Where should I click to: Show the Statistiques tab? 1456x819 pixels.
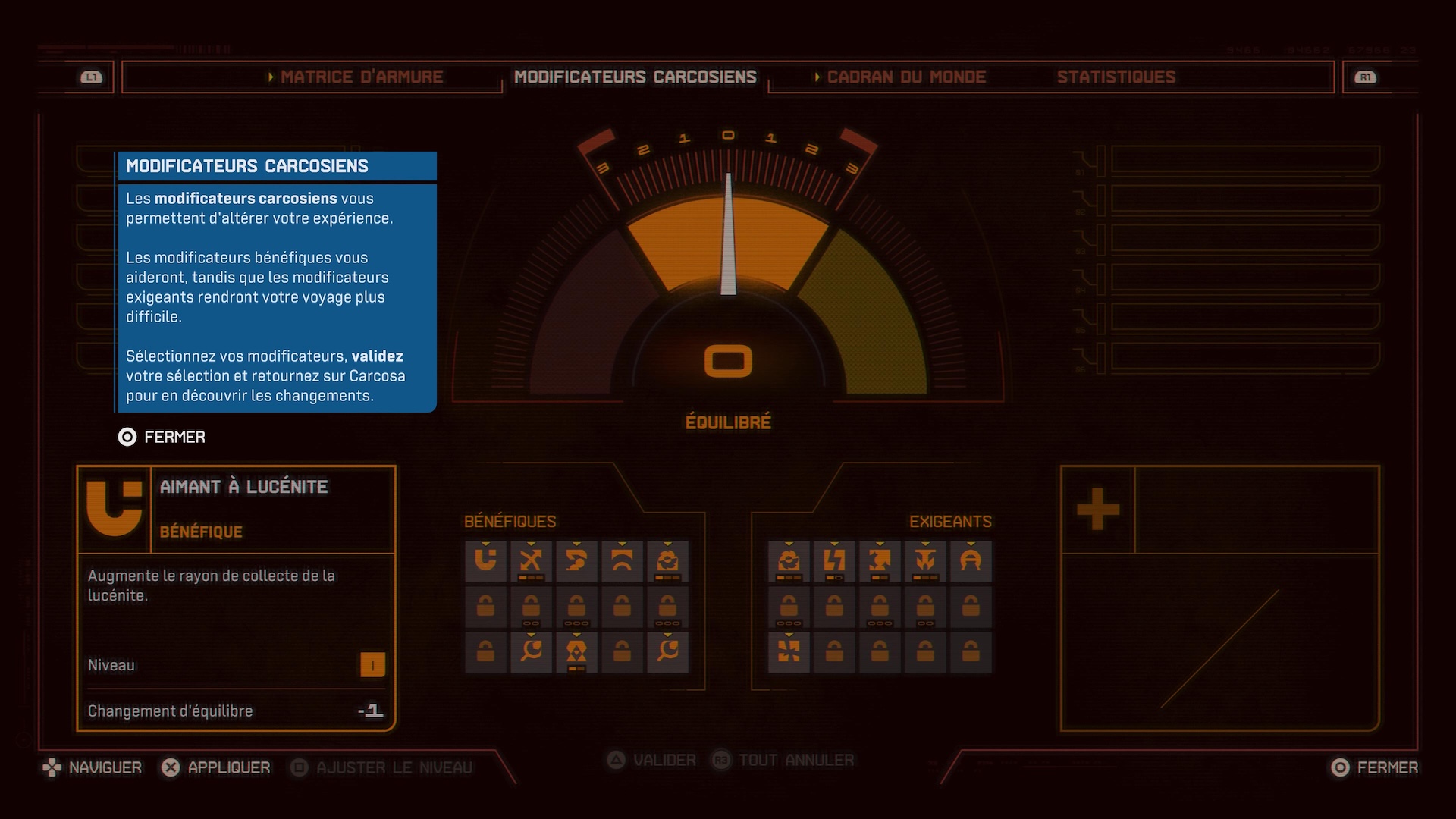pyautogui.click(x=1116, y=77)
